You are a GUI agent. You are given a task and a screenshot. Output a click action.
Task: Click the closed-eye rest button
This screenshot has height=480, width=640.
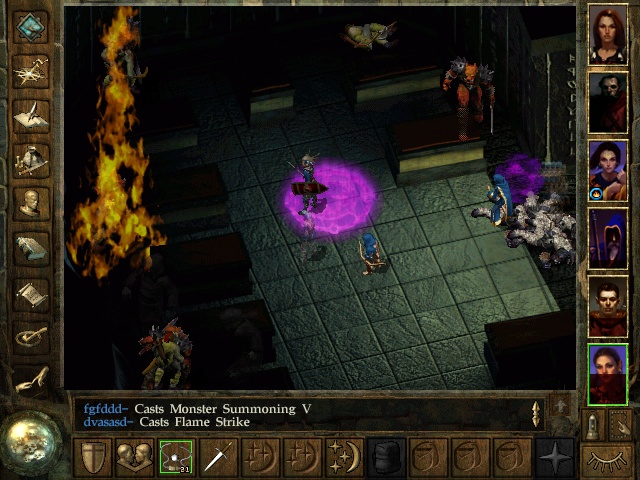(x=608, y=461)
